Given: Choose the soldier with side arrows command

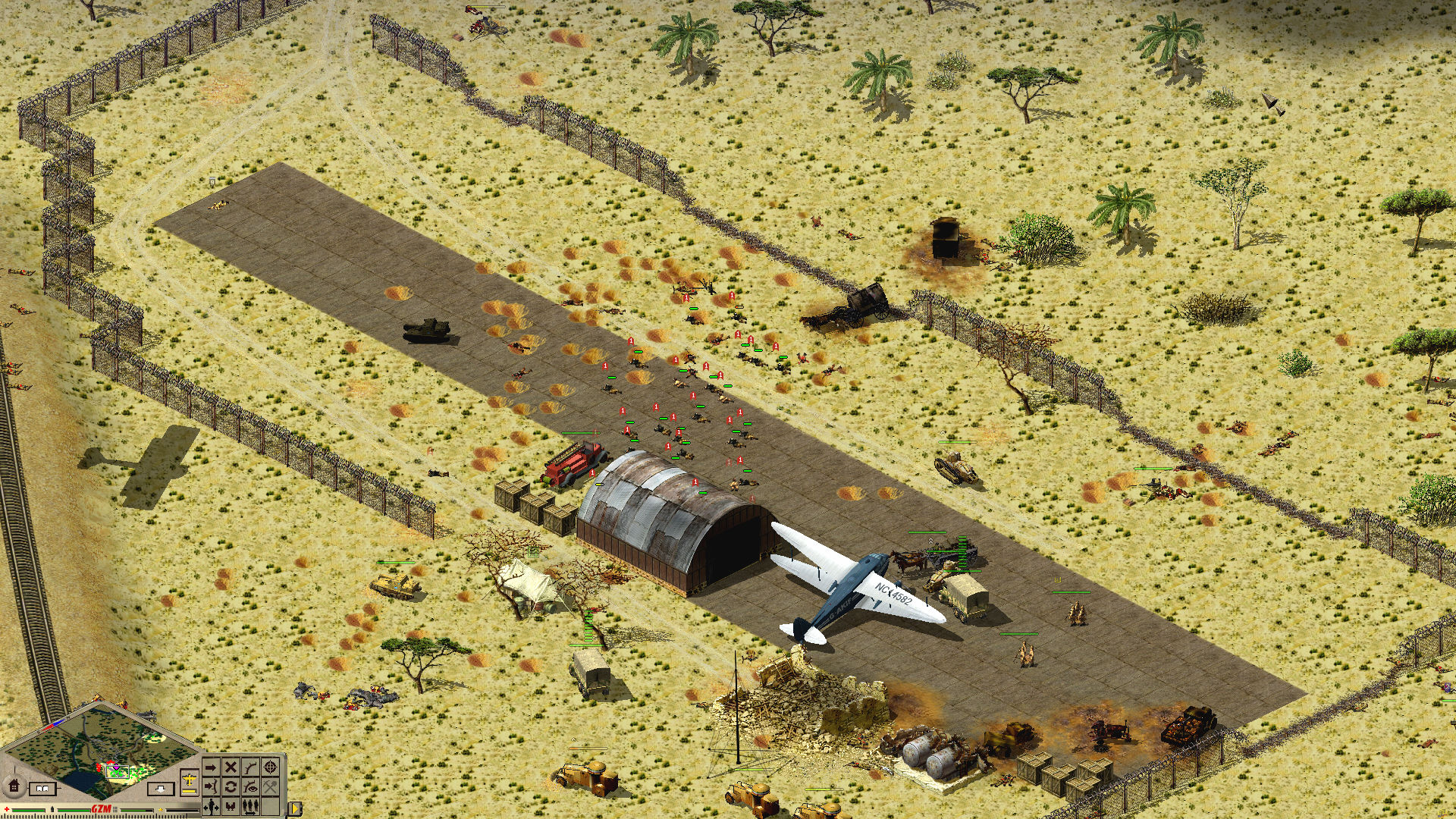Looking at the screenshot, I should (x=212, y=805).
